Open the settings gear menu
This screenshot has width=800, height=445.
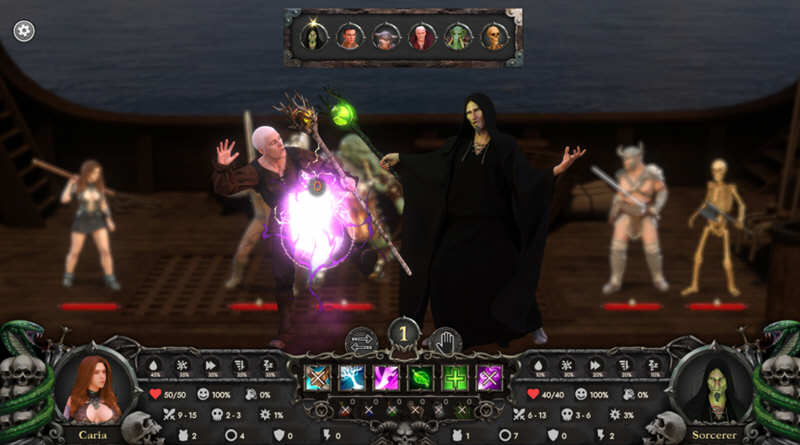(x=24, y=31)
